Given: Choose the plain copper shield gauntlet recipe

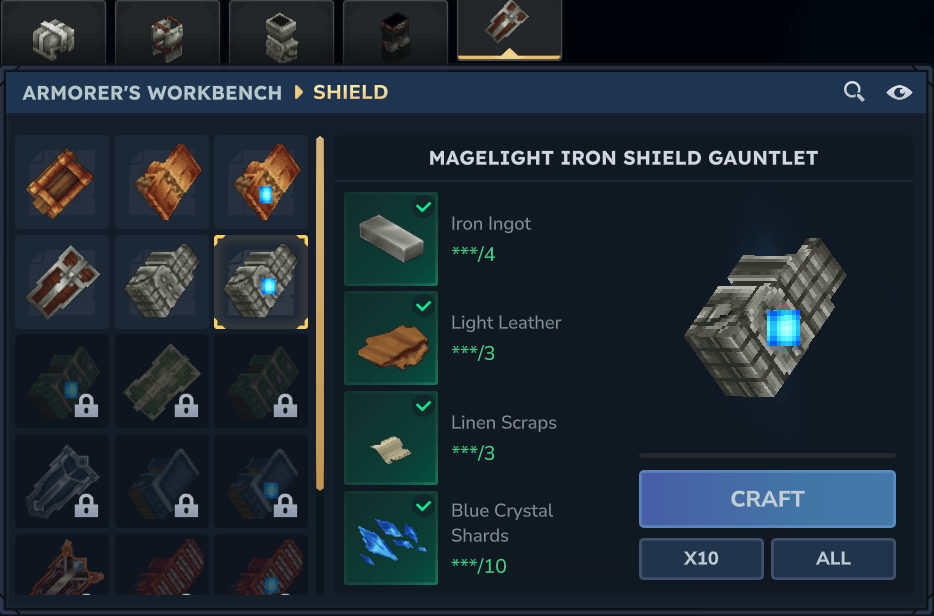Looking at the screenshot, I should [162, 182].
